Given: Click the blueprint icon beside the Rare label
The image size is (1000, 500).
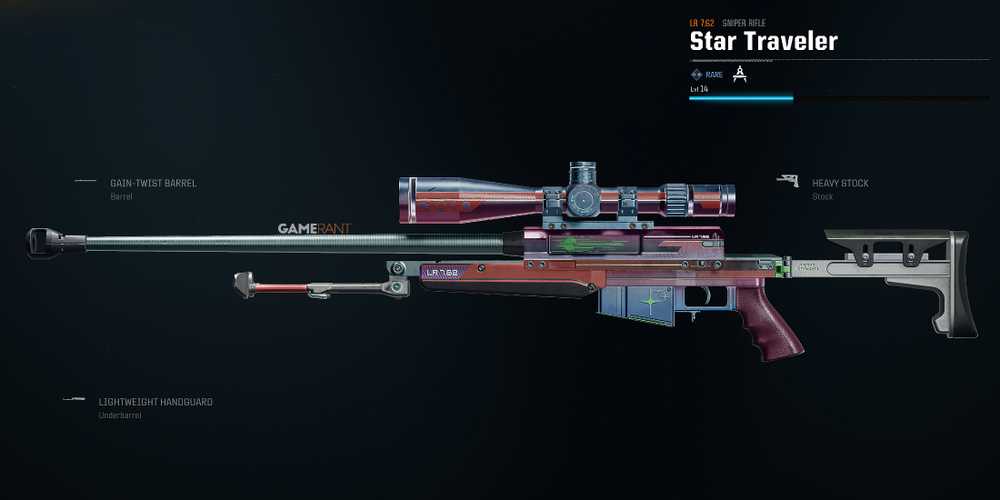Looking at the screenshot, I should (x=740, y=74).
